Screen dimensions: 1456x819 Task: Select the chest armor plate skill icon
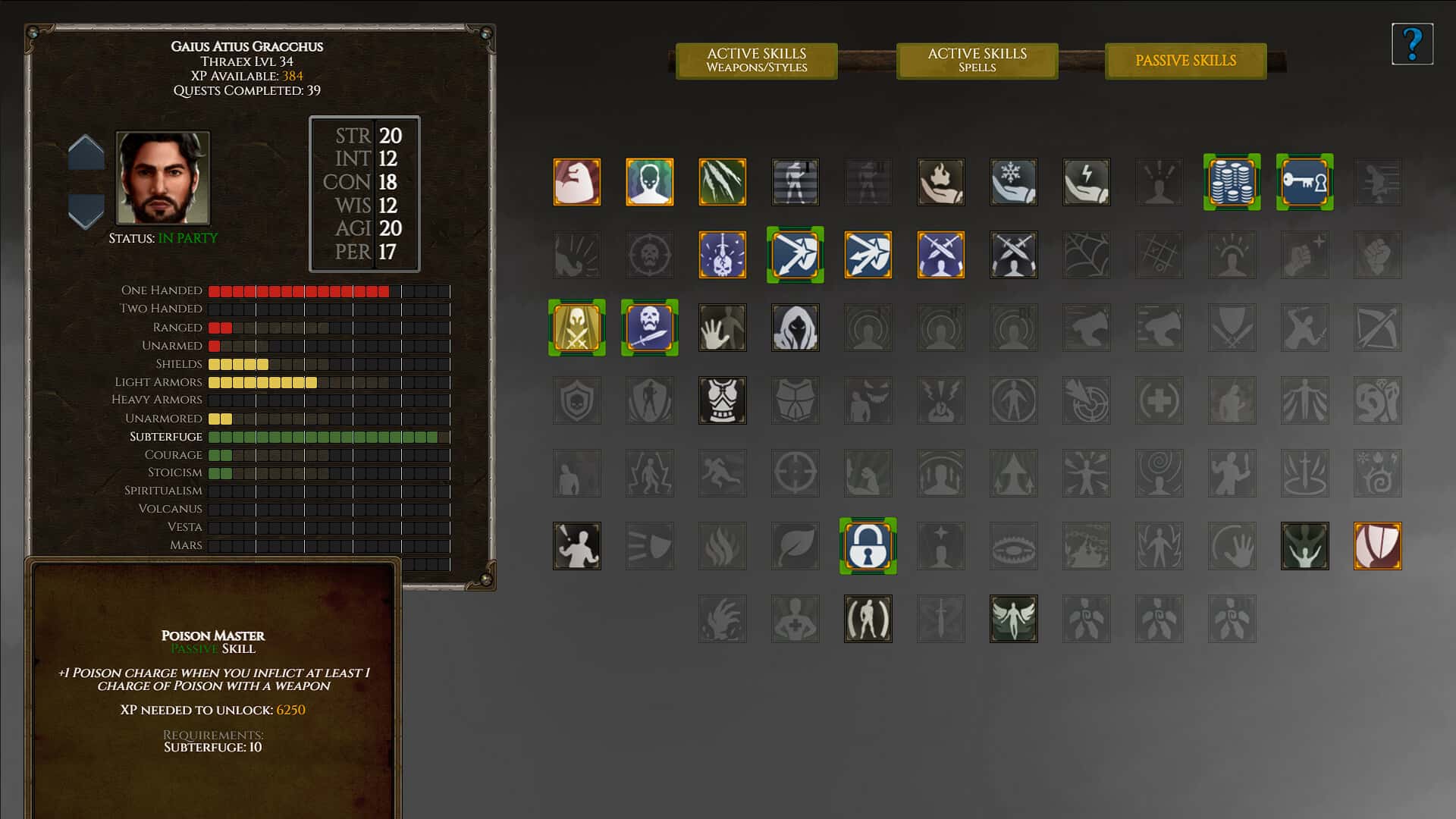coord(722,400)
